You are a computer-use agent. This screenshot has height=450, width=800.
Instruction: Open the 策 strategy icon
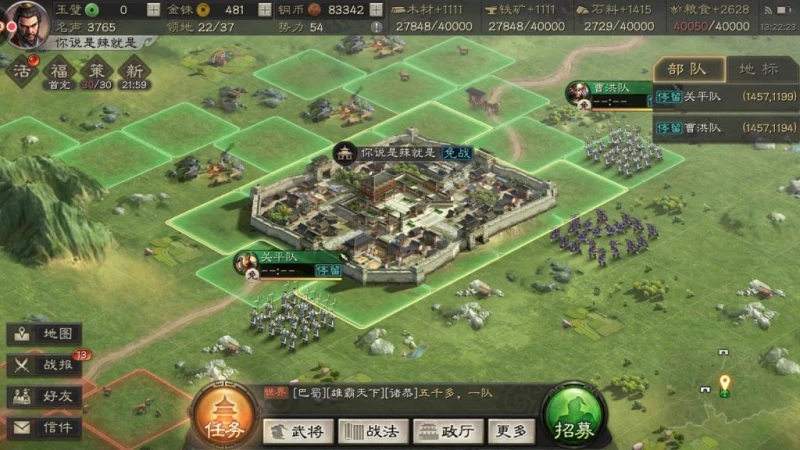(x=96, y=71)
